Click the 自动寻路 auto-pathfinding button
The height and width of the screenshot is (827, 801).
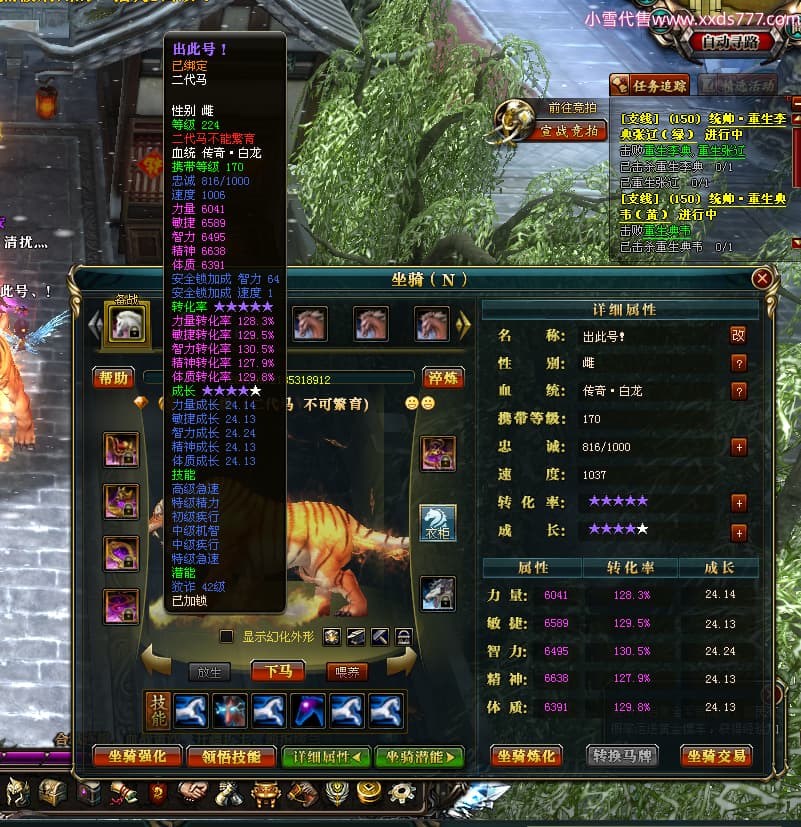[x=731, y=42]
